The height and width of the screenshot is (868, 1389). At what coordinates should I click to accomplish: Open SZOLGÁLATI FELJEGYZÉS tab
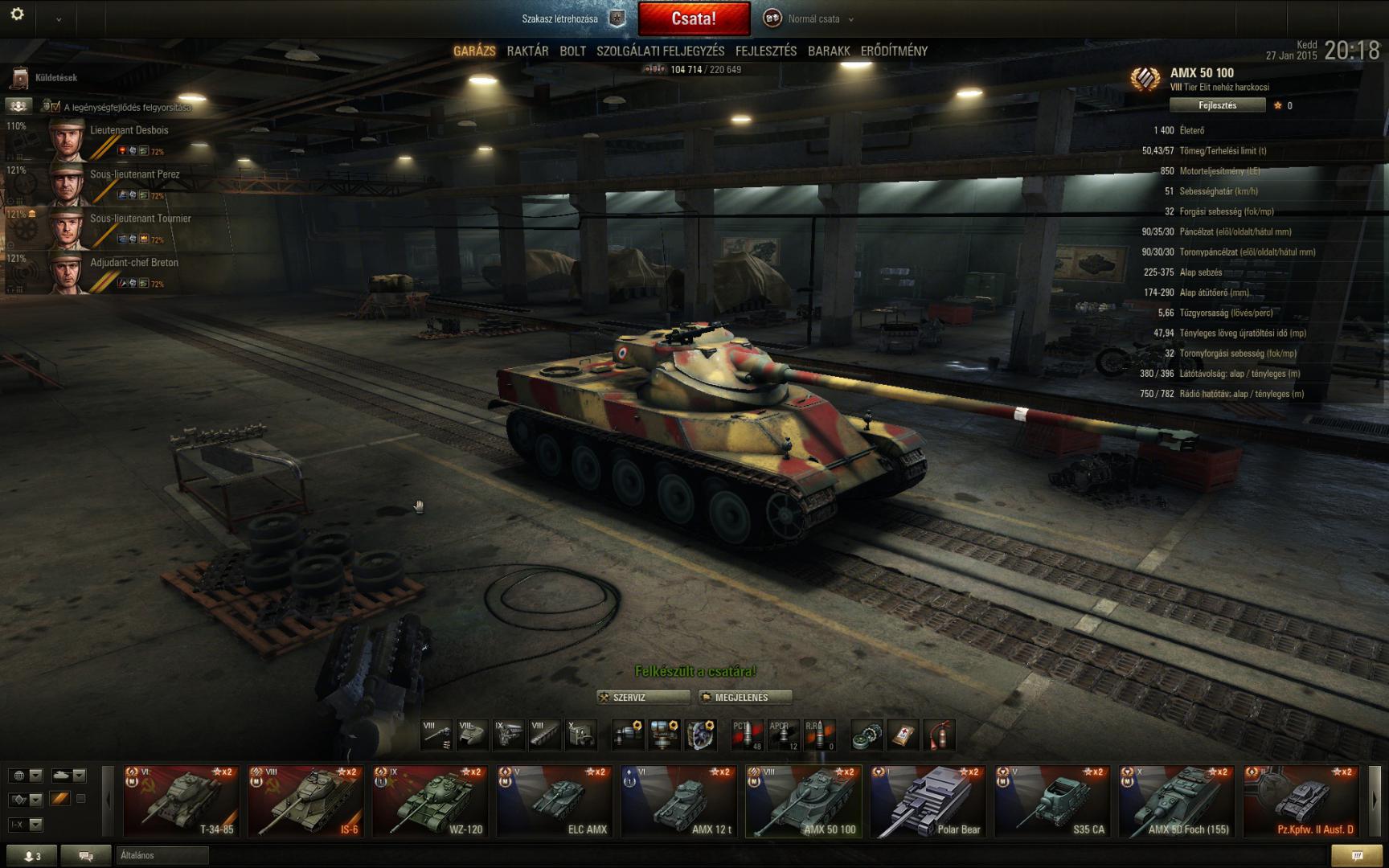(660, 51)
